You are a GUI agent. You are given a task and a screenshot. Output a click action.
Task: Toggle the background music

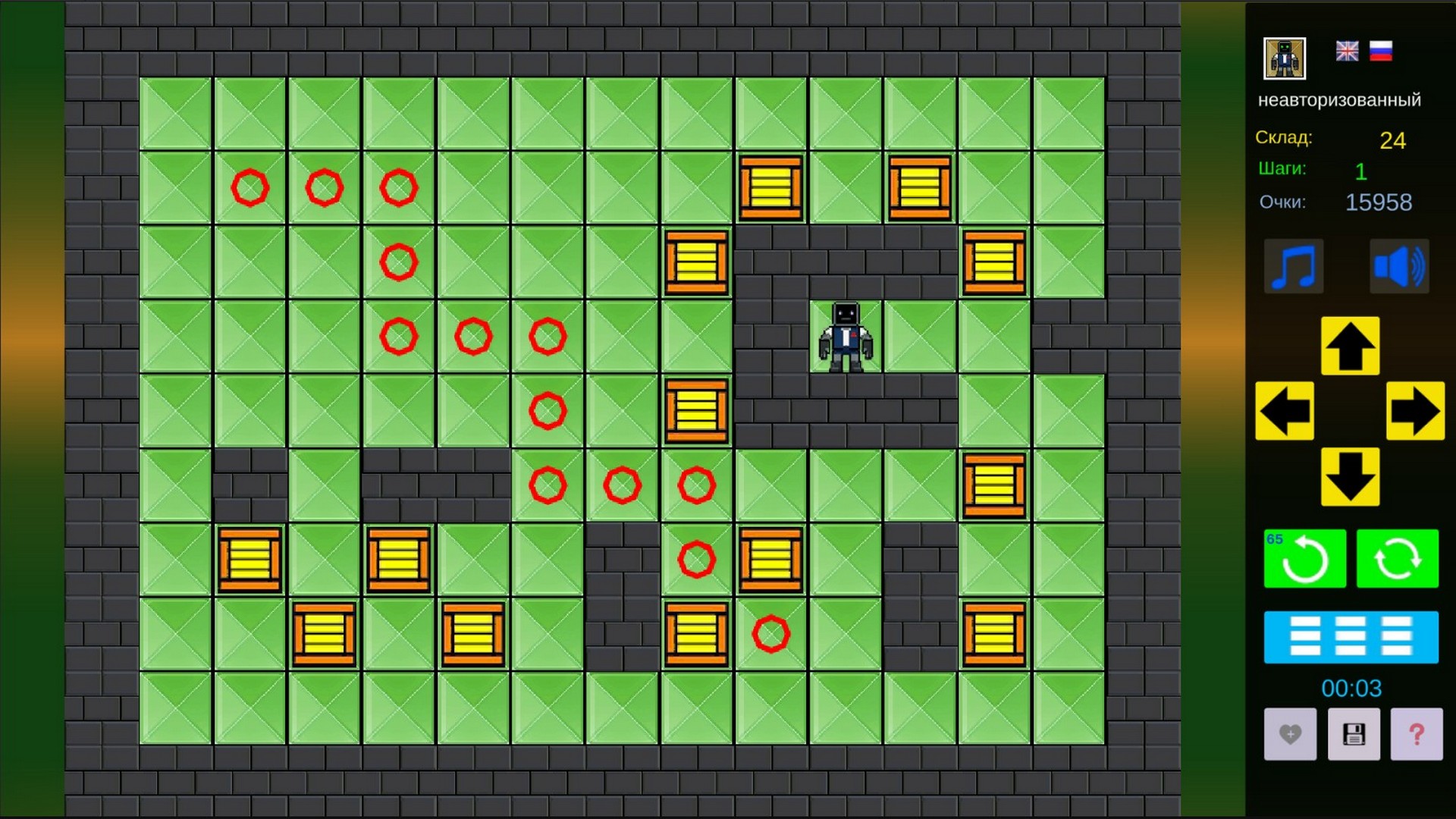1294,267
